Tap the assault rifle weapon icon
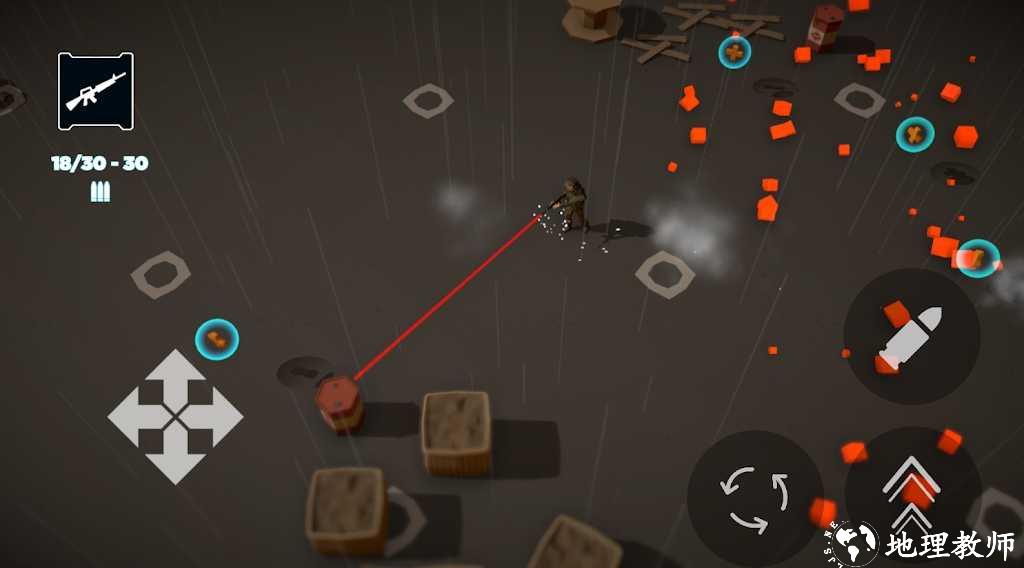 pos(96,91)
